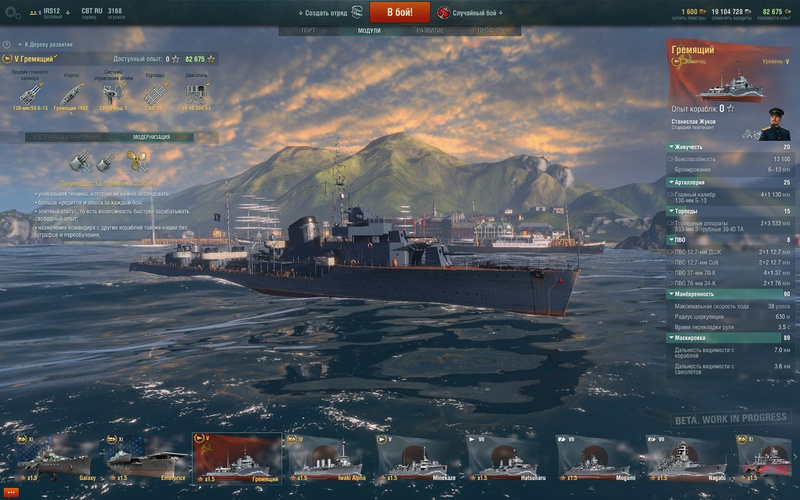Select the Mogami cruiser in the carousel
Image resolution: width=800 pixels, height=500 pixels.
click(x=596, y=459)
